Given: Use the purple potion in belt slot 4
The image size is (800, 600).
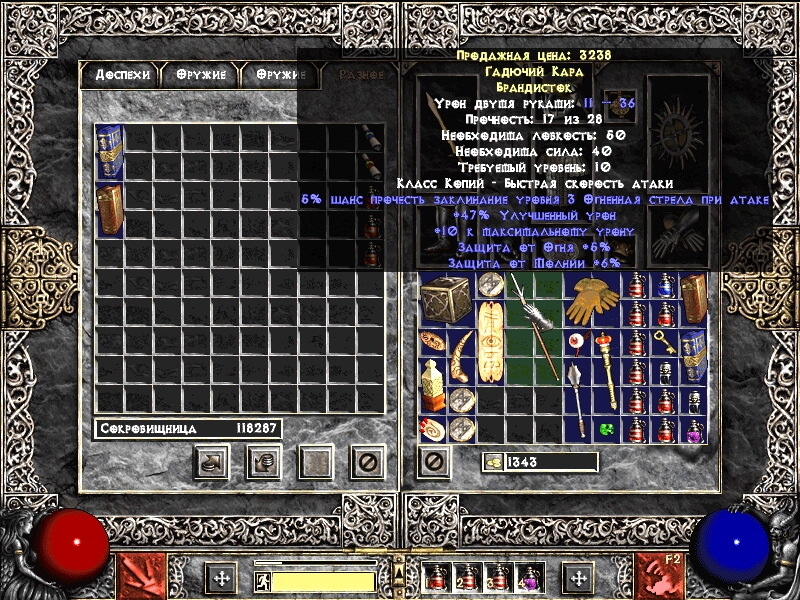Looking at the screenshot, I should click(x=527, y=579).
